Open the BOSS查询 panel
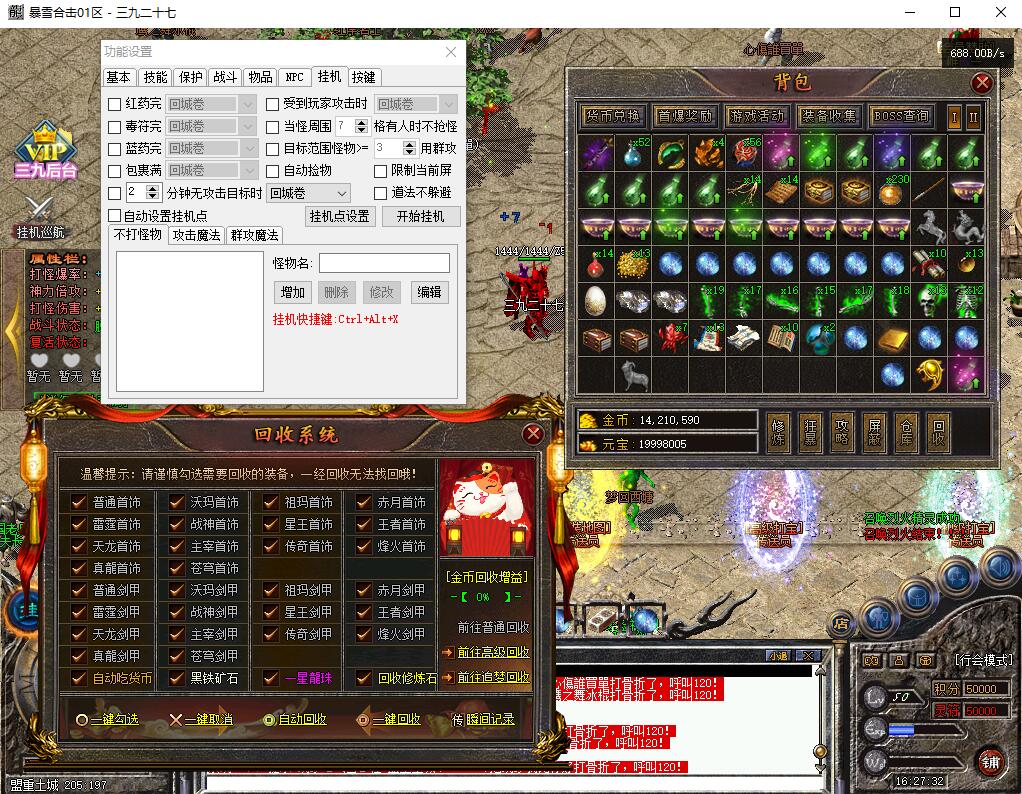Image resolution: width=1022 pixels, height=794 pixels. tap(901, 116)
